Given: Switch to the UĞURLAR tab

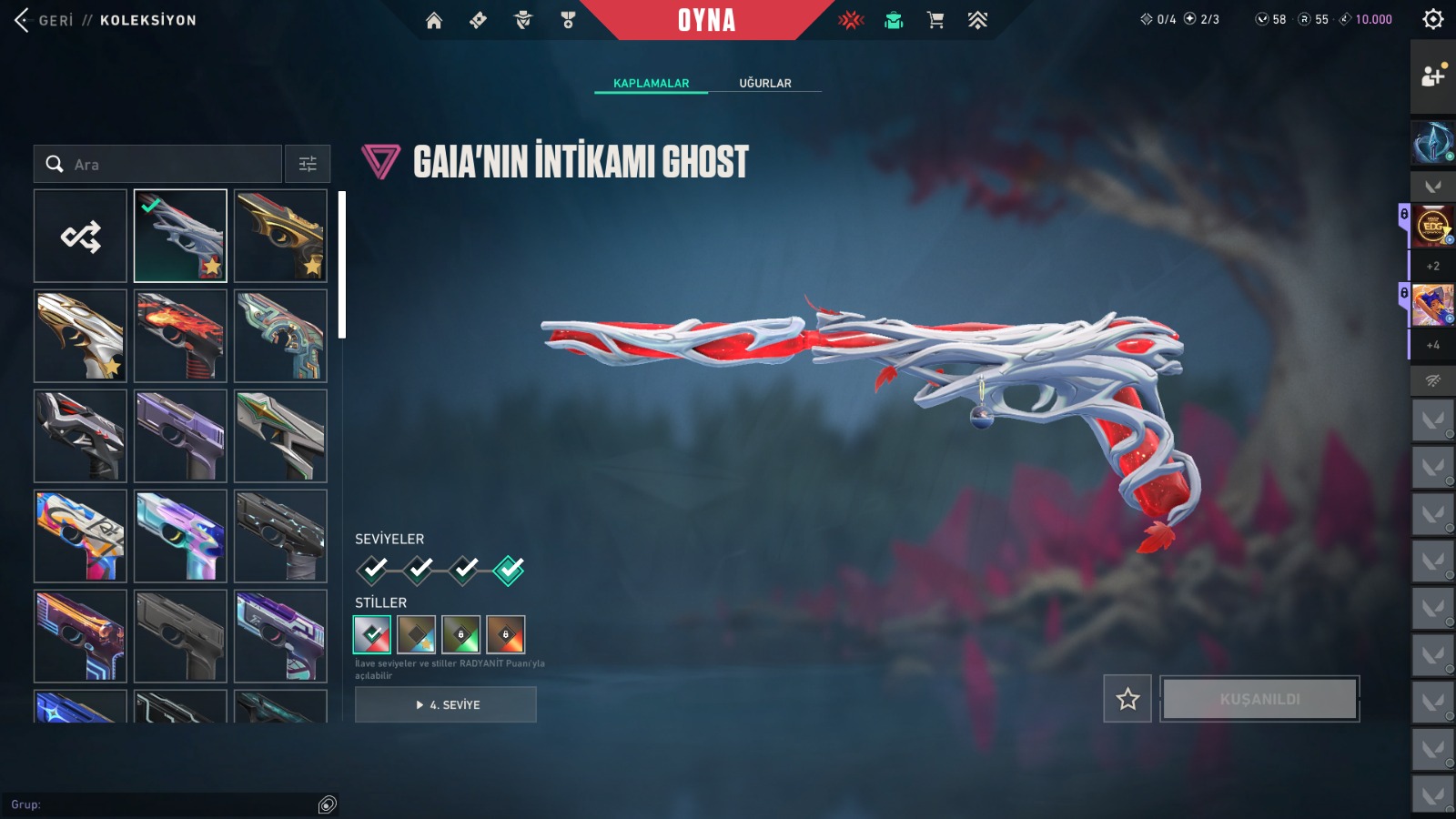Looking at the screenshot, I should (x=764, y=83).
